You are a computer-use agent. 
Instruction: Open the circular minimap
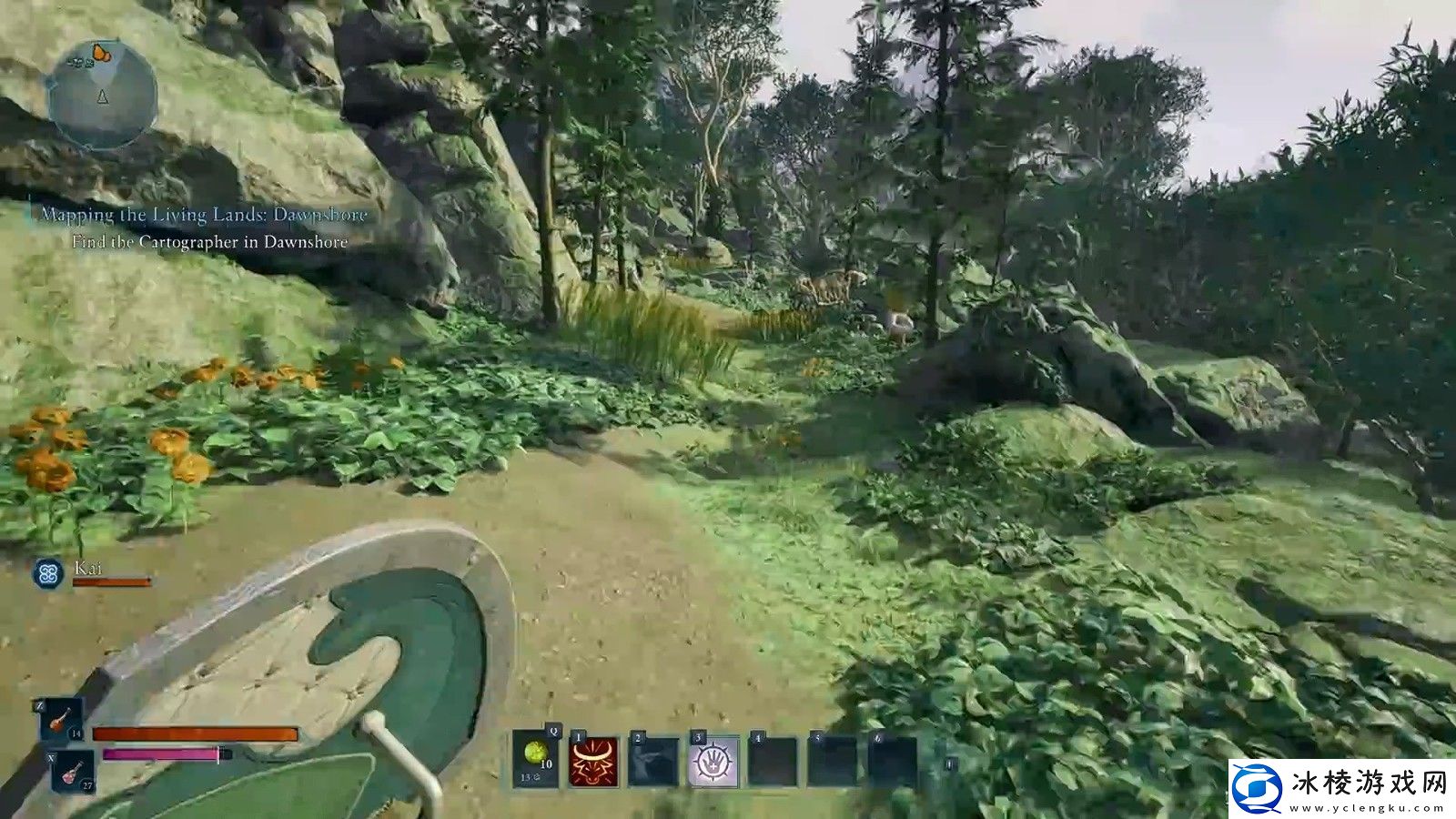[102, 95]
